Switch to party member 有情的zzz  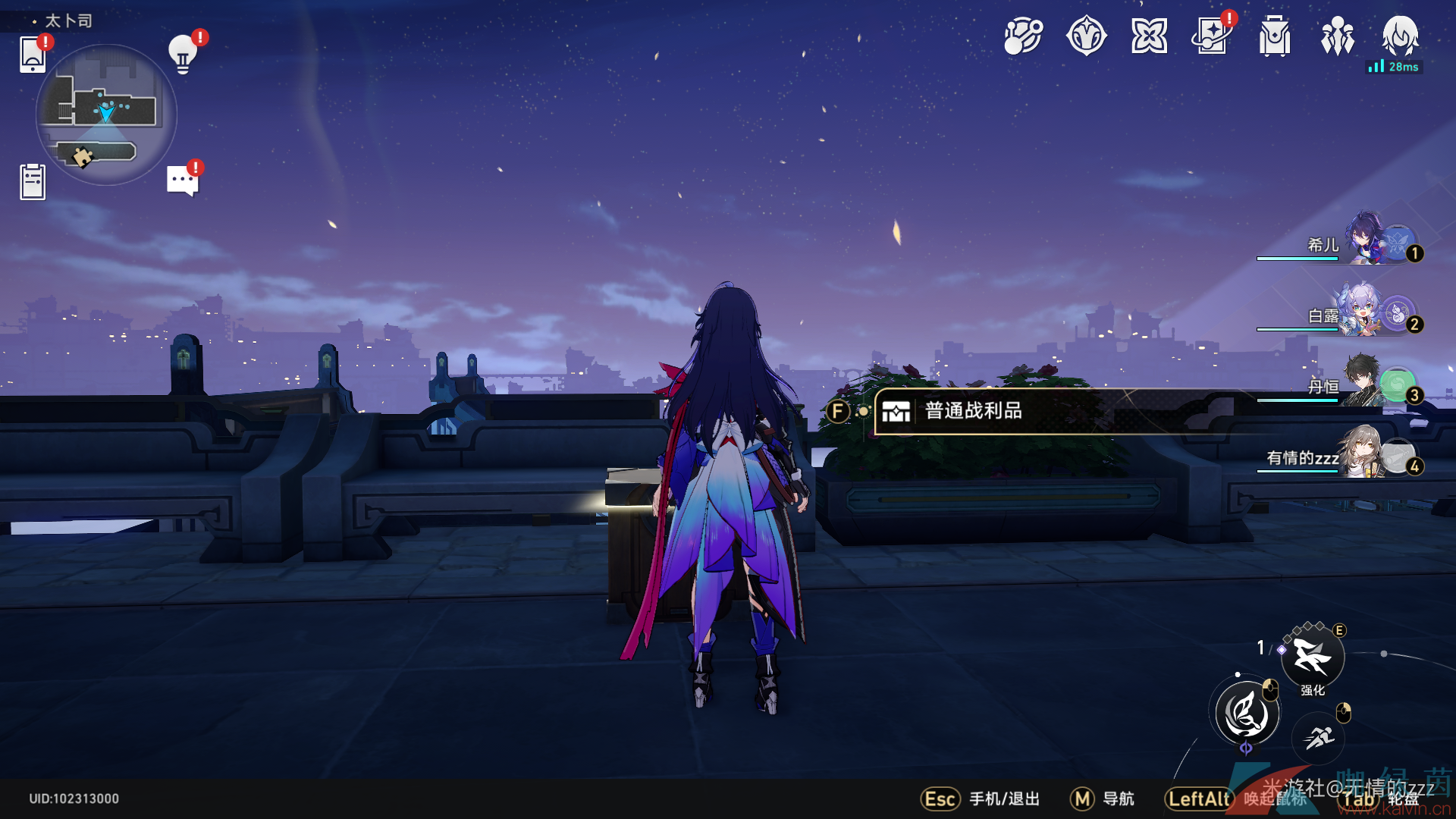click(1365, 453)
